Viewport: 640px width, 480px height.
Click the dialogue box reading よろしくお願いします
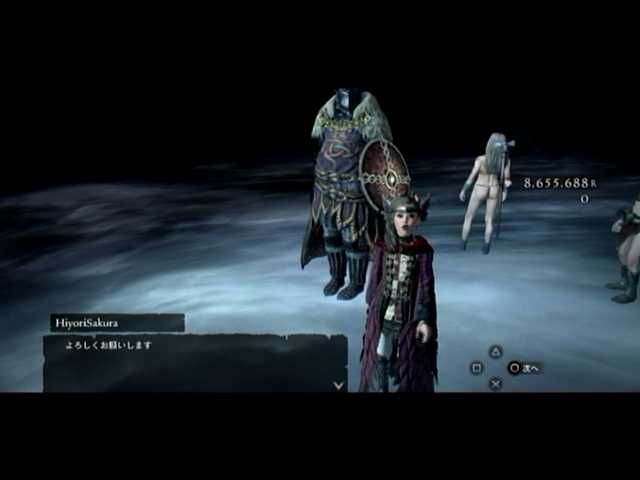(194, 362)
